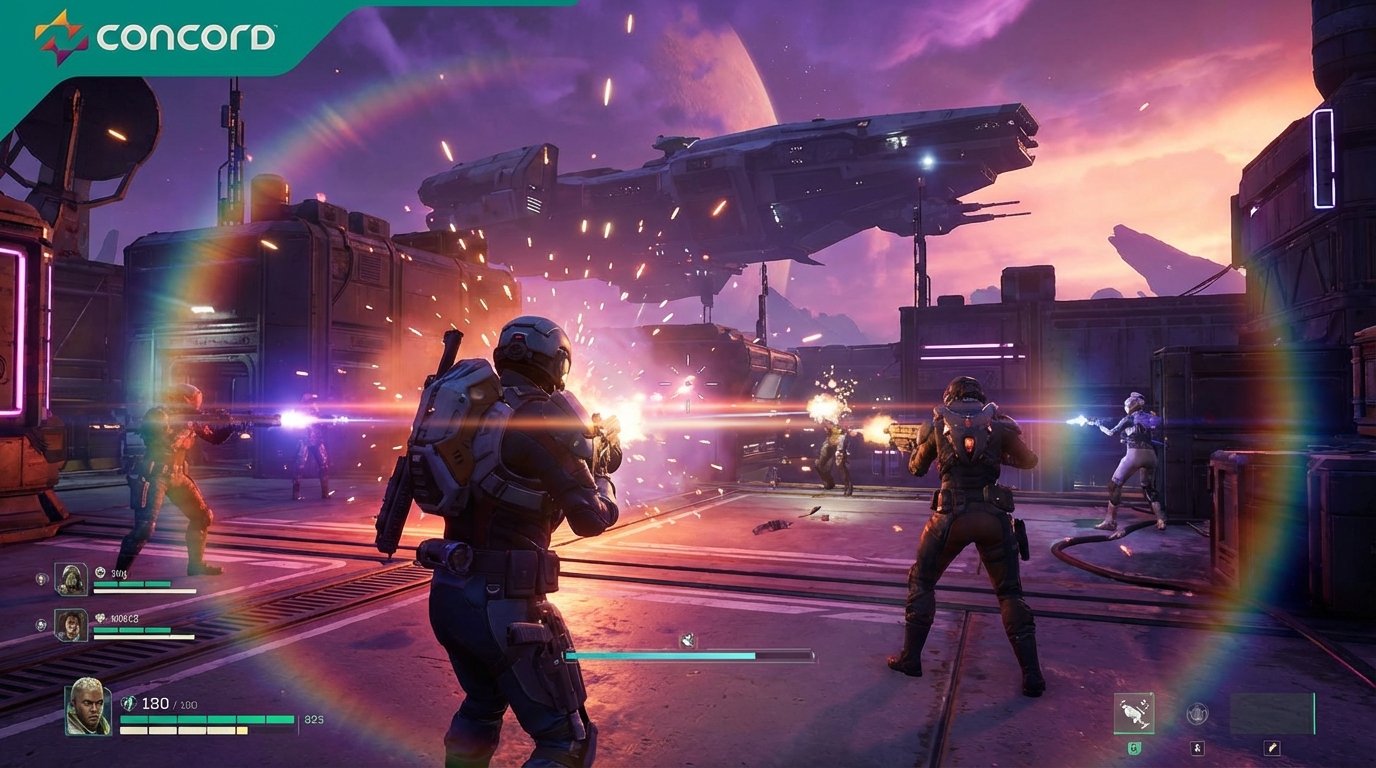Click the 180/100 health readout
The height and width of the screenshot is (768, 1376).
168,703
